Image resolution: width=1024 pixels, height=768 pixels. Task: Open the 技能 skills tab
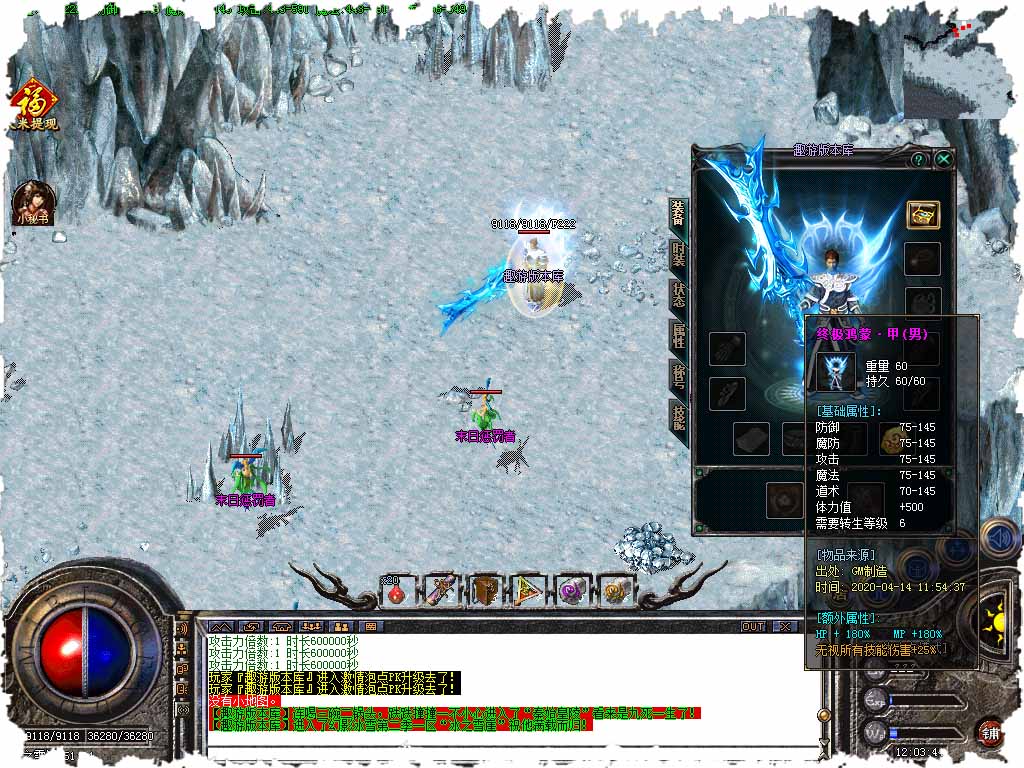(x=679, y=416)
